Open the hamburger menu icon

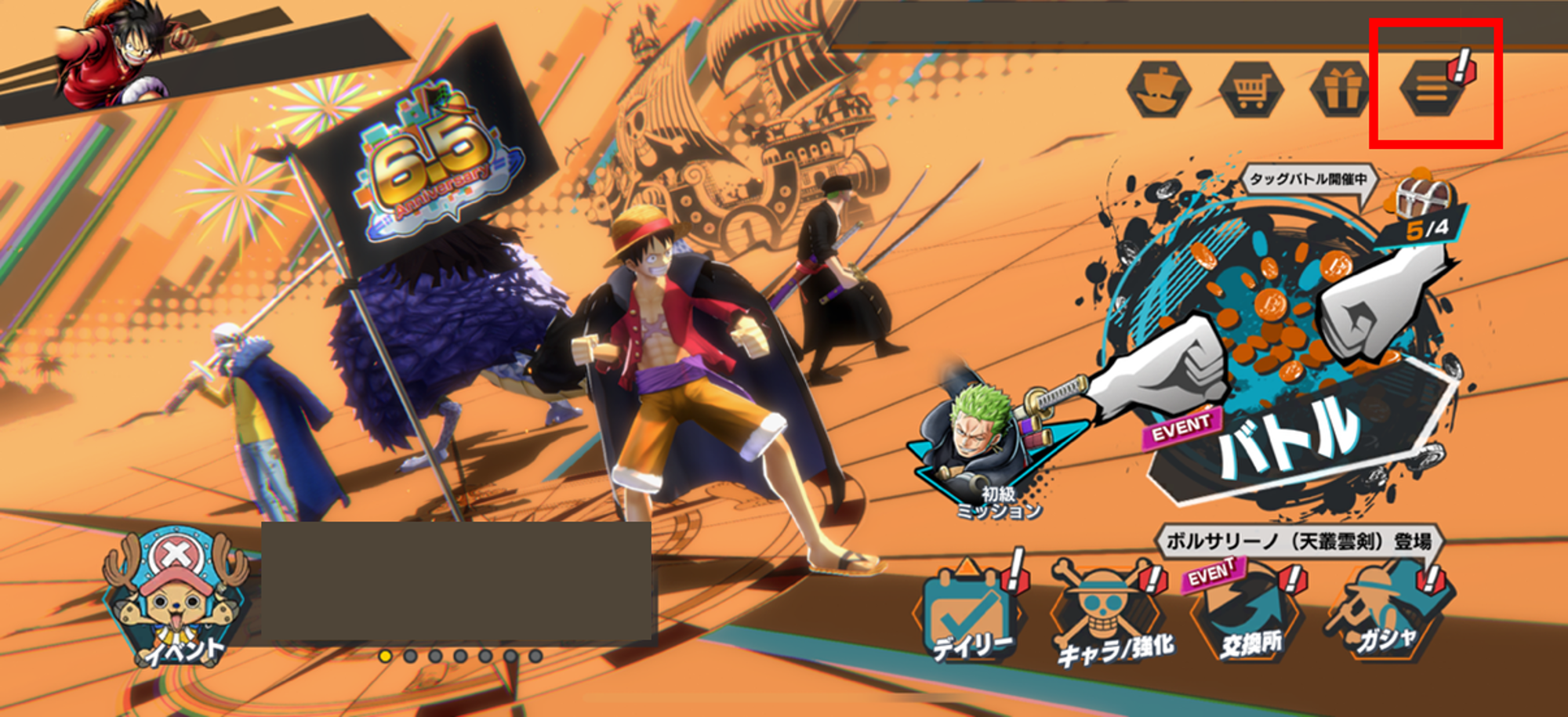coord(1432,89)
